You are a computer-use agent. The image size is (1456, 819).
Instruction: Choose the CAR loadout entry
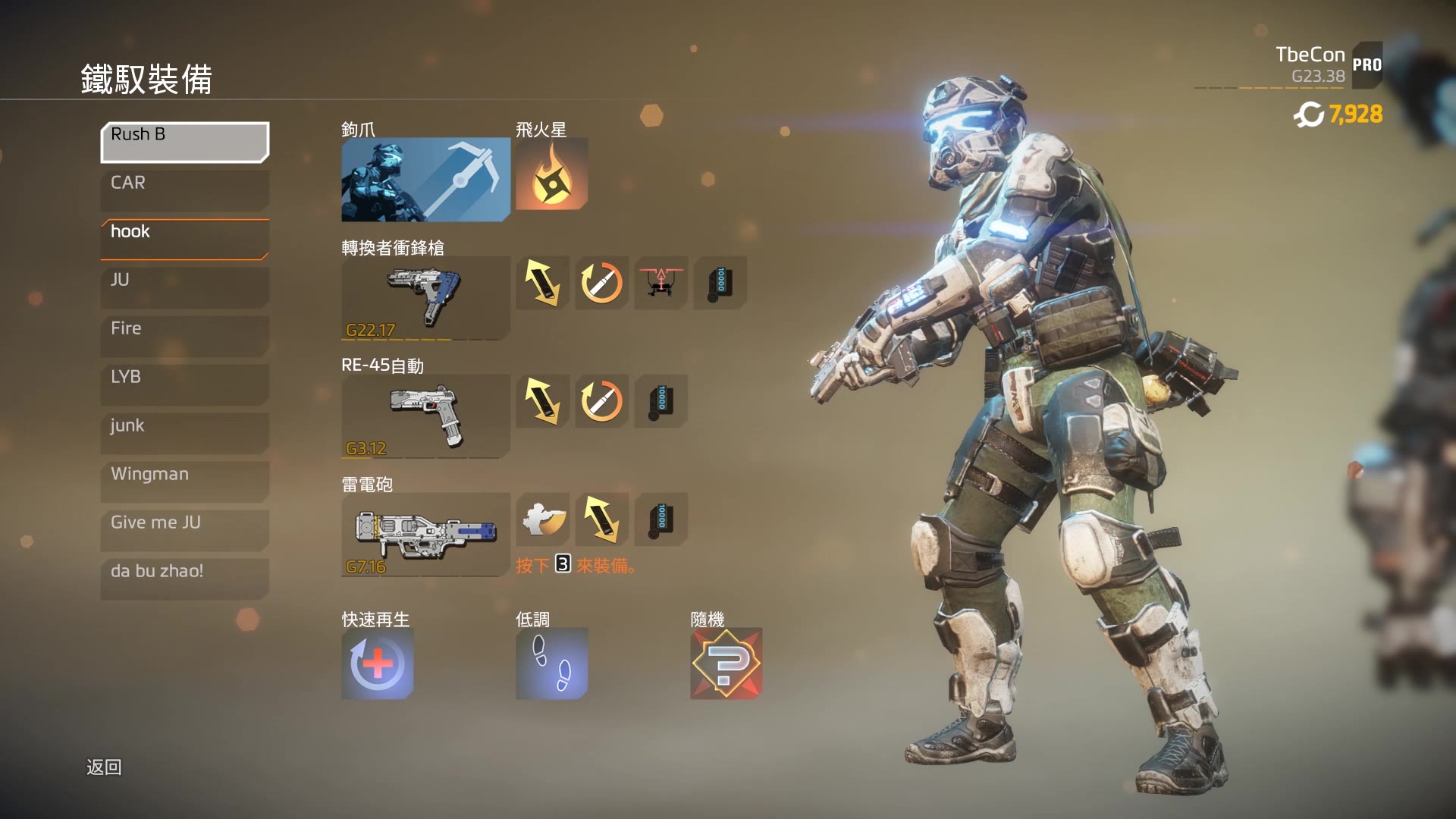184,190
